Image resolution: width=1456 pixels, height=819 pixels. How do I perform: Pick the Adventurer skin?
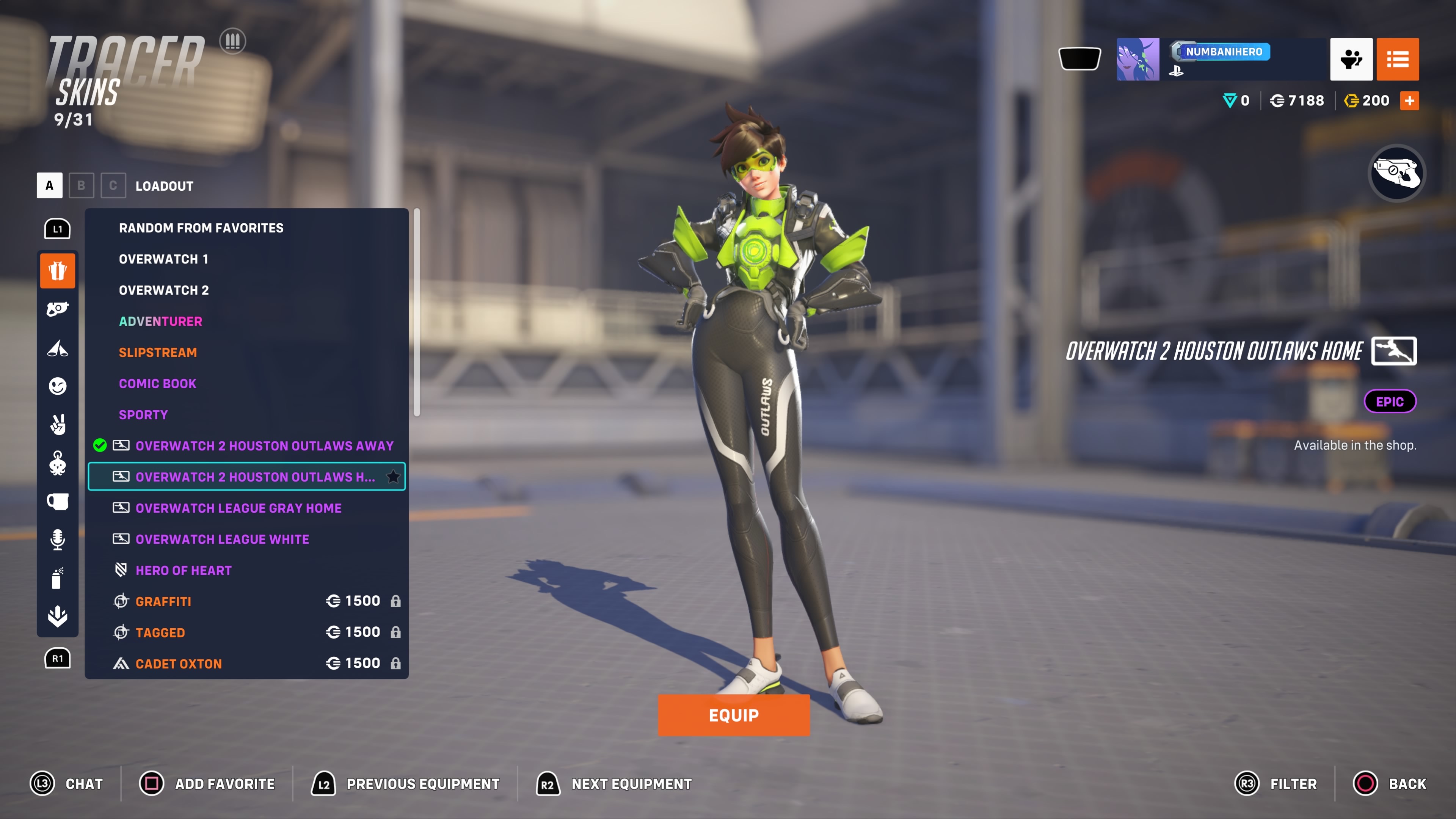(160, 321)
